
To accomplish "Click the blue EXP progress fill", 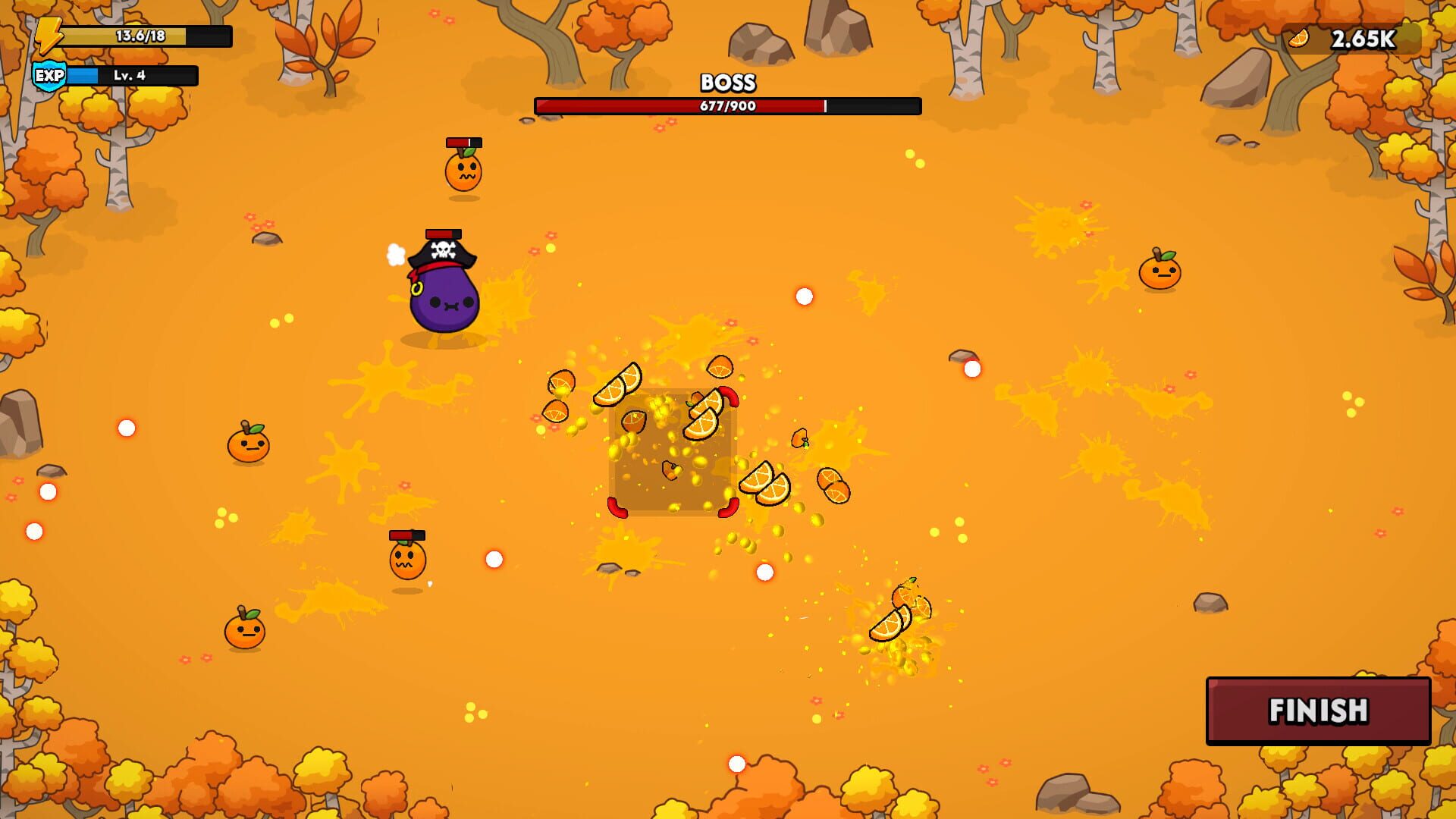I will (x=83, y=75).
